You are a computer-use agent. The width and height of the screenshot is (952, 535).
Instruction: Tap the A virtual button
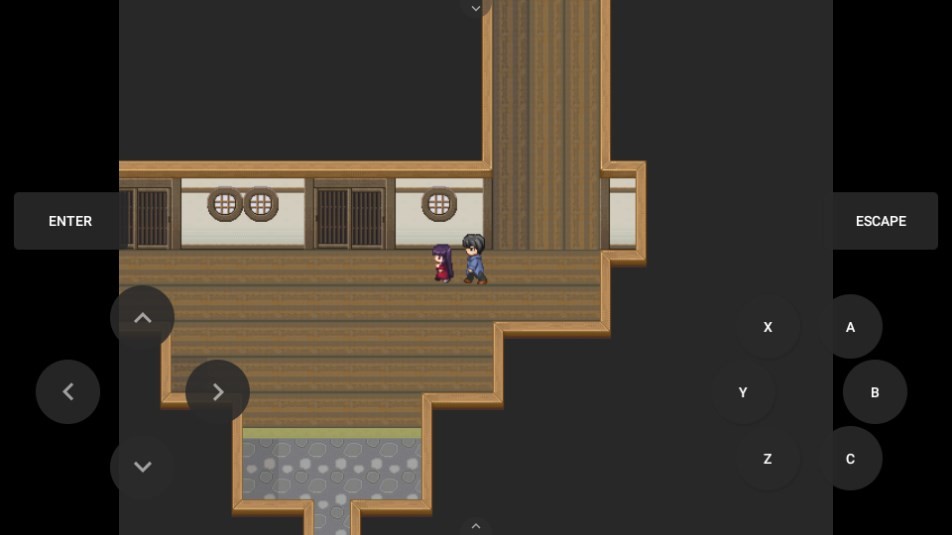850,327
